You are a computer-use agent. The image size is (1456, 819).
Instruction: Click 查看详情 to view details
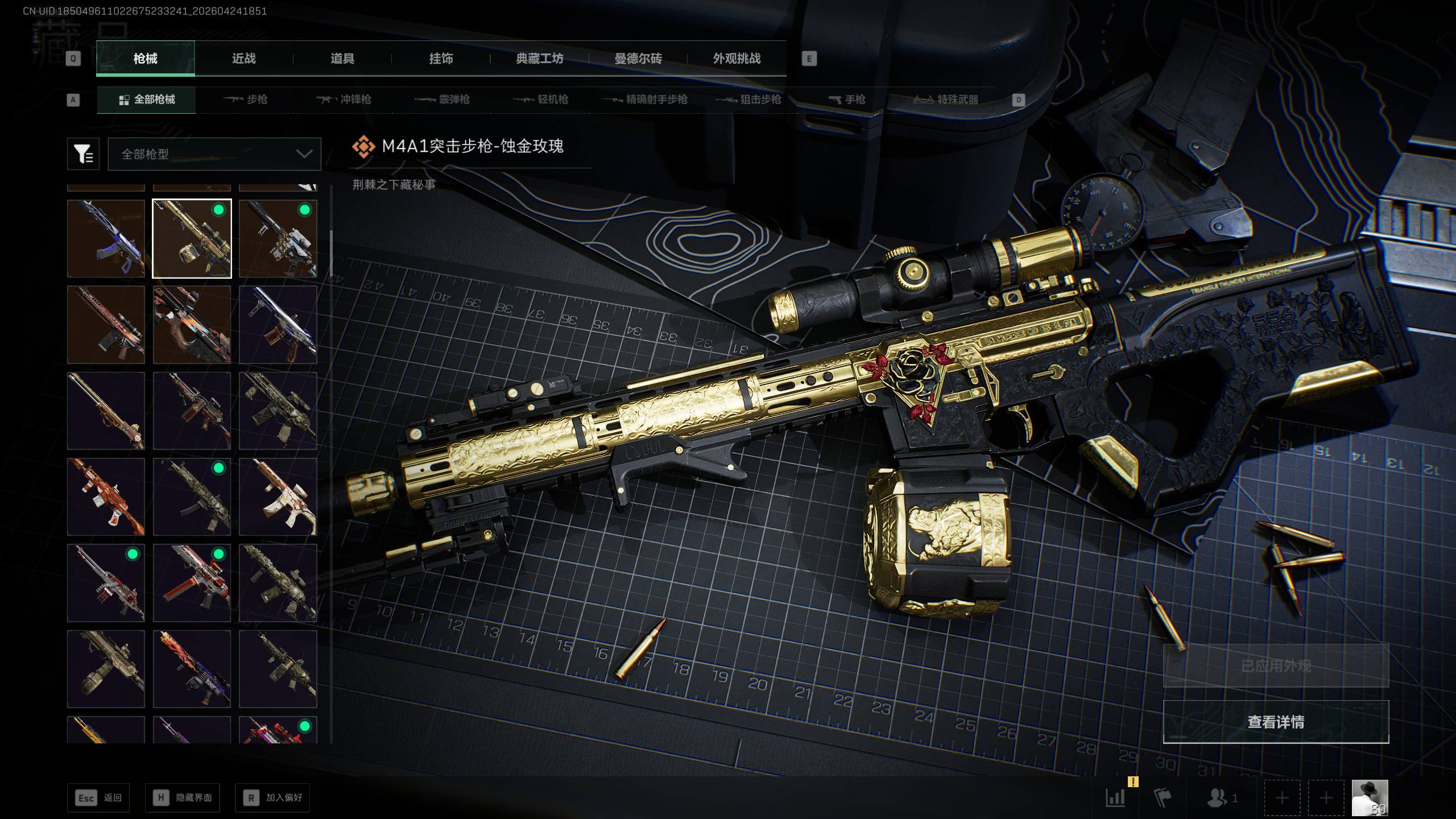pos(1276,722)
